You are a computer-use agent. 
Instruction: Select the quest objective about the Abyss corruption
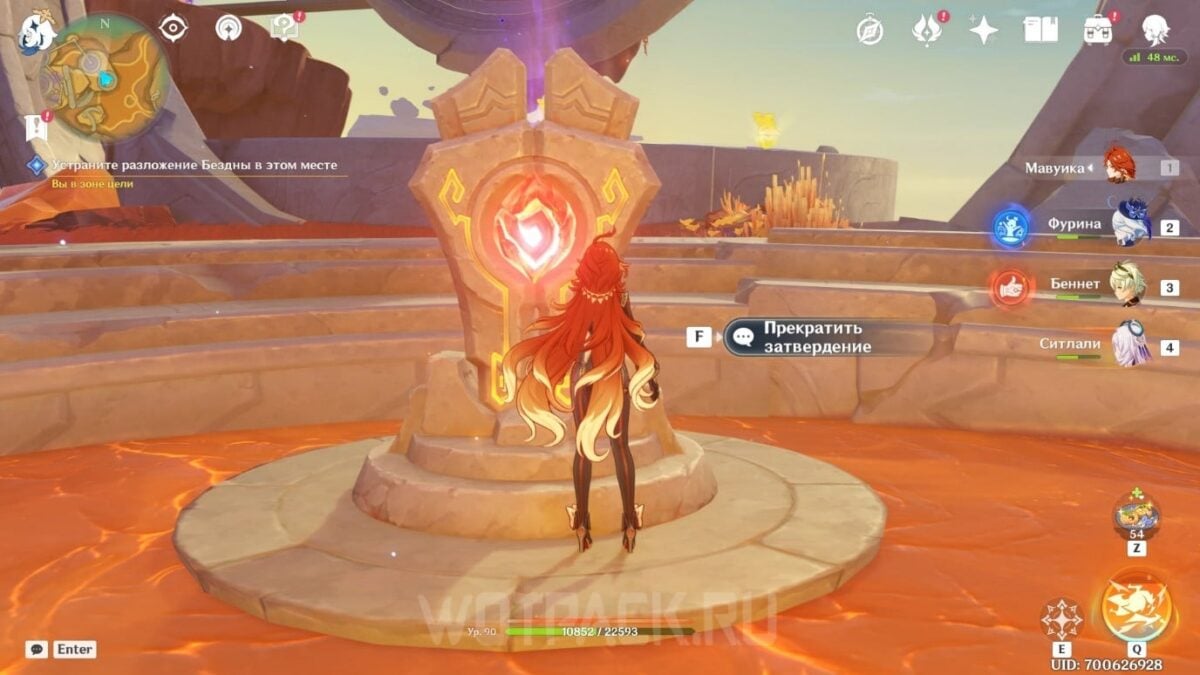coord(194,165)
